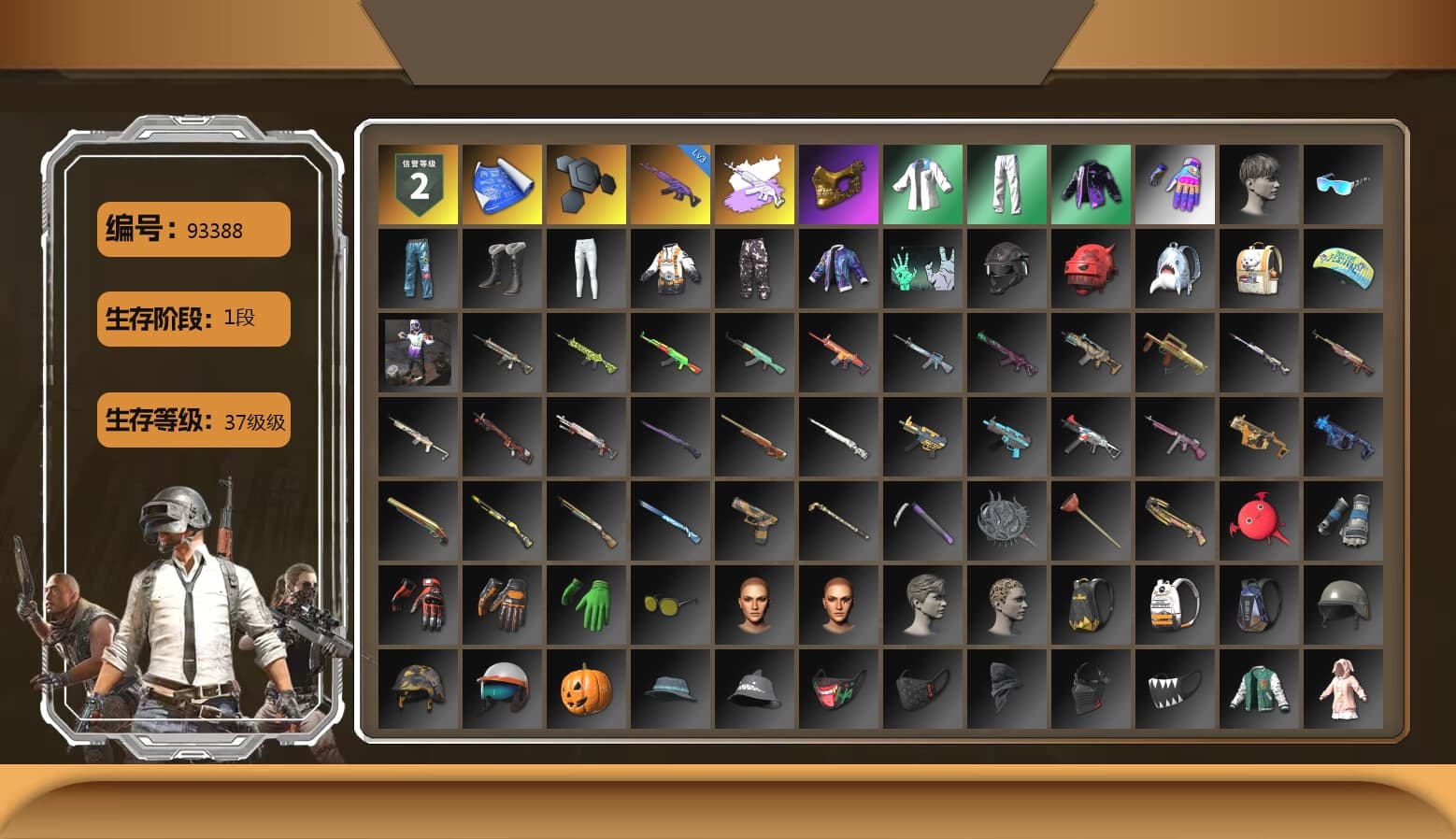View the green gloves item icon
Viewport: 1456px width, 839px height.
coord(586,603)
